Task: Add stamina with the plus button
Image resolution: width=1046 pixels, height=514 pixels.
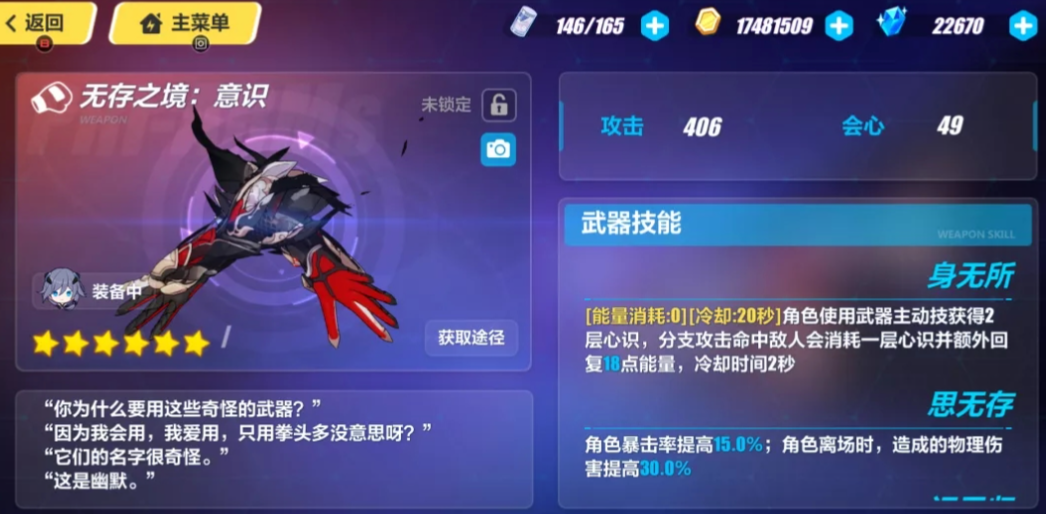Action: [x=655, y=26]
